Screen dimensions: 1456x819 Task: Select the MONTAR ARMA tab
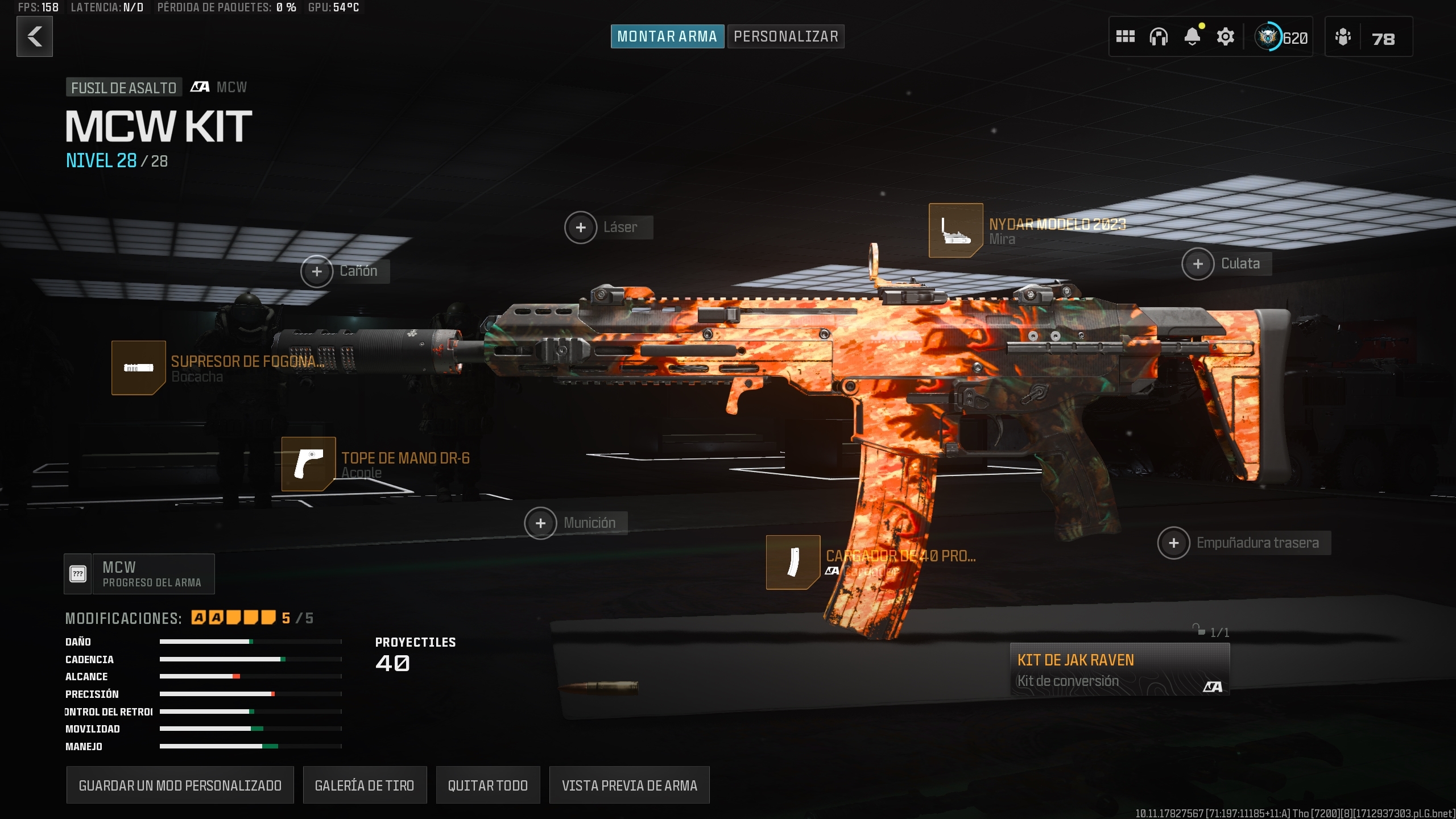coord(667,35)
